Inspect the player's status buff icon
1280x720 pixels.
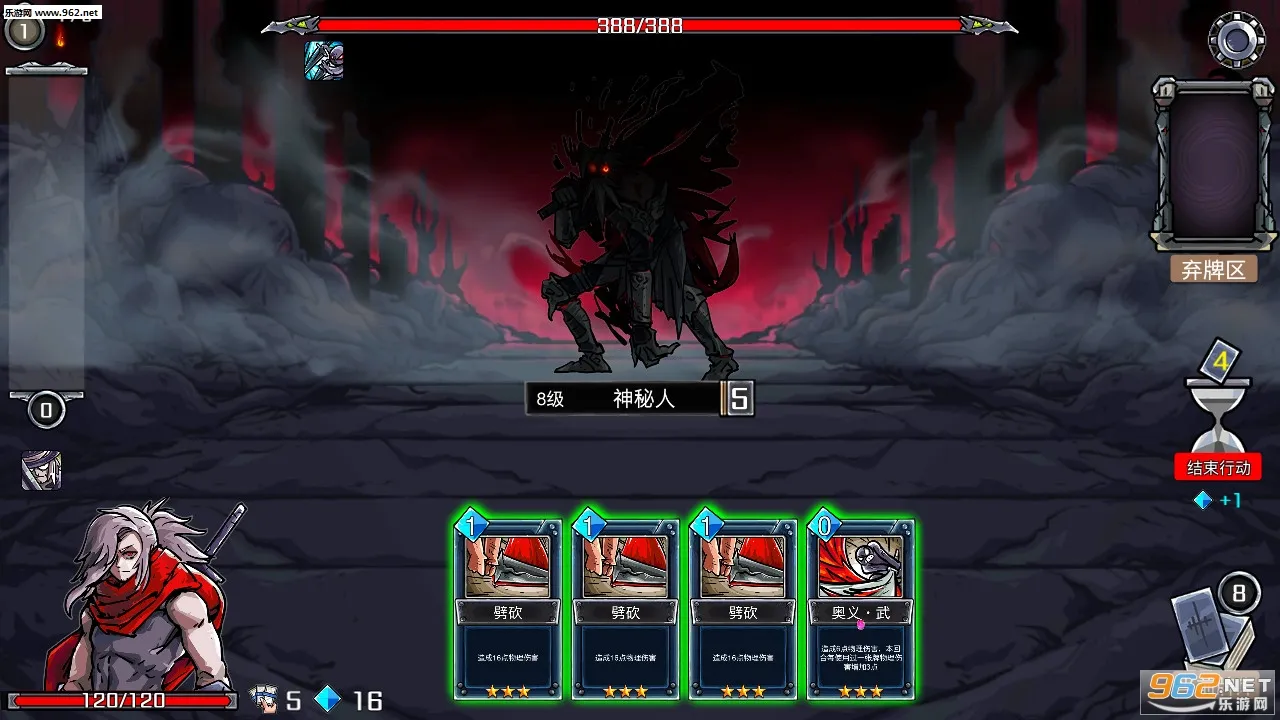pos(41,470)
